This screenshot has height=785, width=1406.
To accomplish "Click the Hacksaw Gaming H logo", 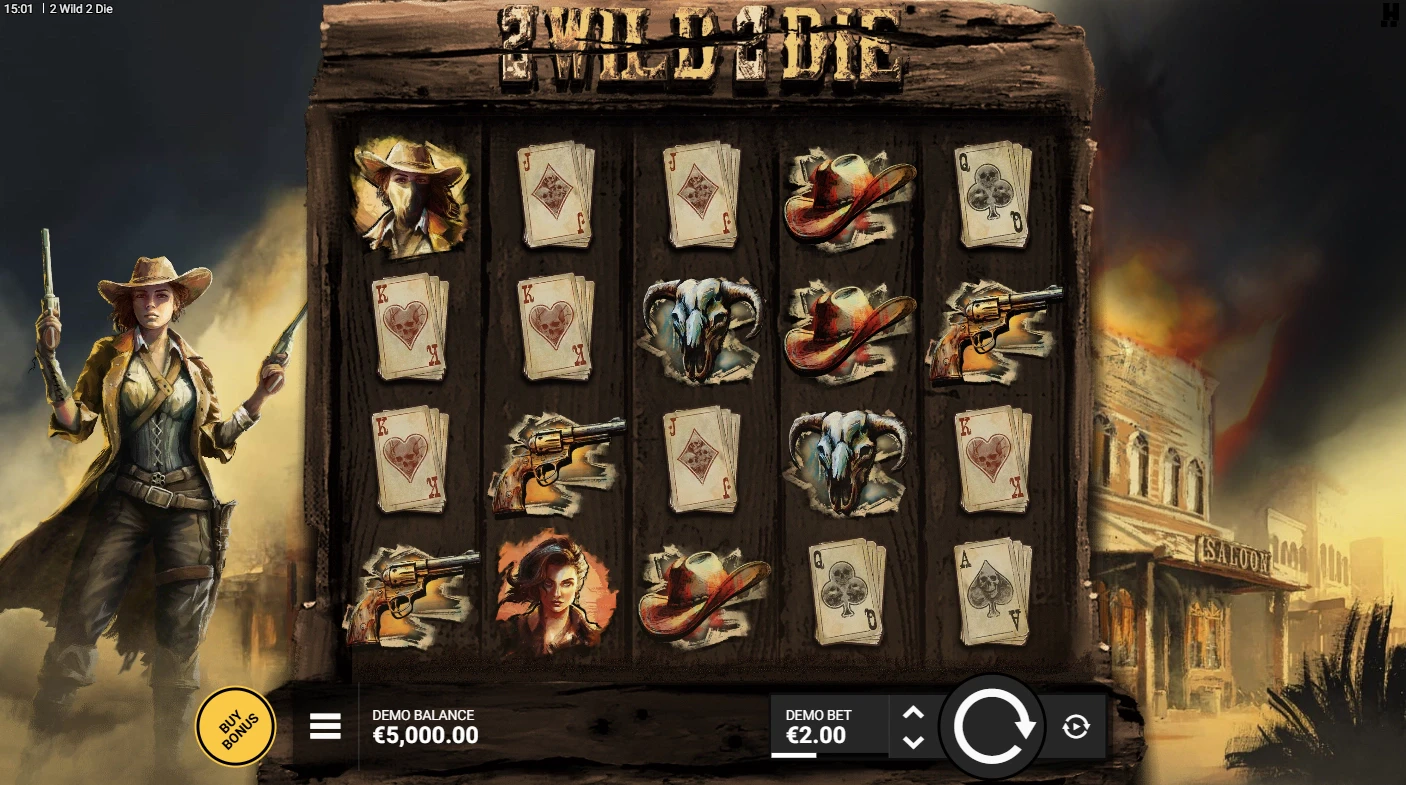I will (x=1388, y=17).
